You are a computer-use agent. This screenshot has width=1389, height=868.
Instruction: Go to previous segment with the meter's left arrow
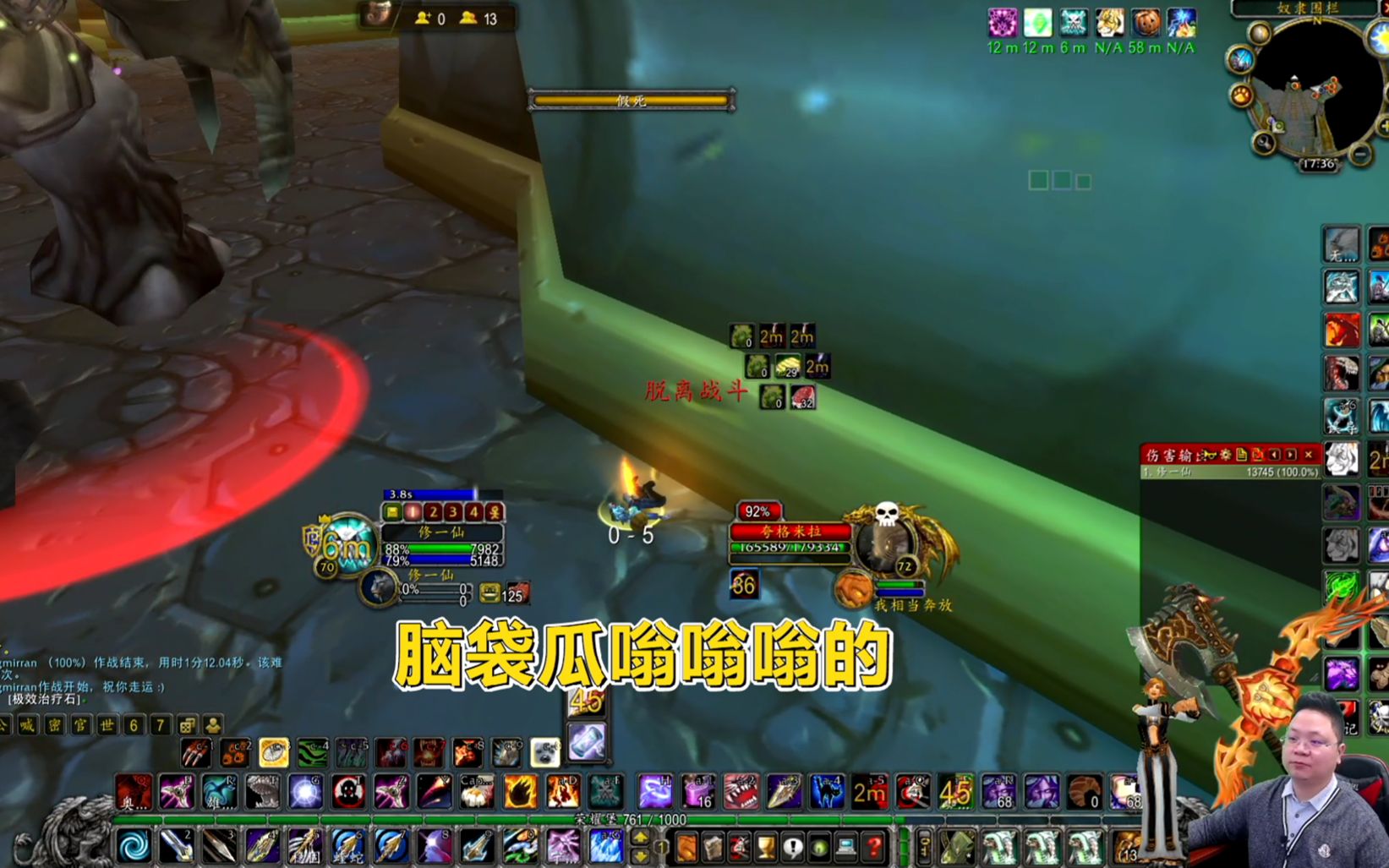click(1275, 454)
